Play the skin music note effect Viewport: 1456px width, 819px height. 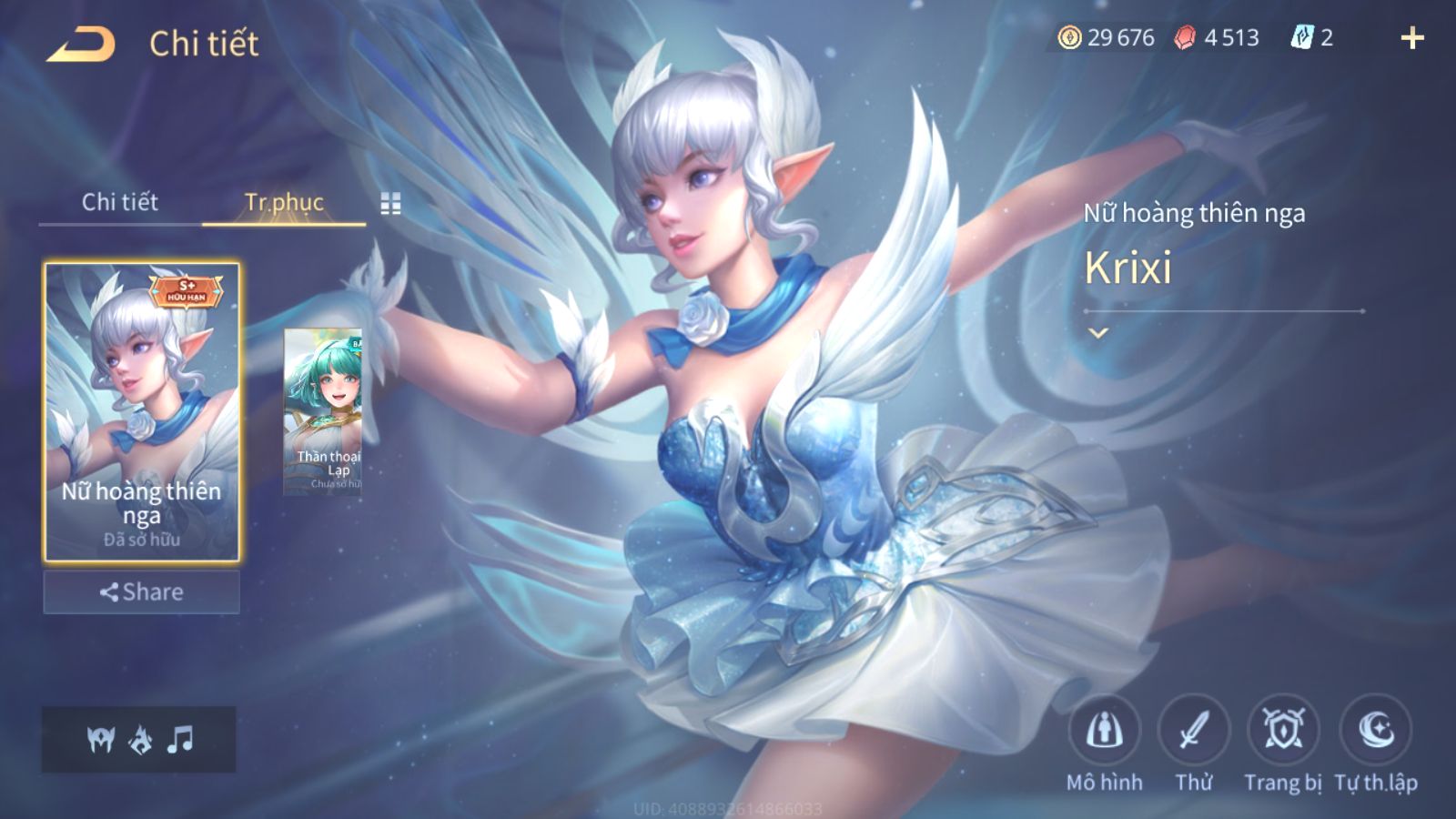[x=180, y=739]
